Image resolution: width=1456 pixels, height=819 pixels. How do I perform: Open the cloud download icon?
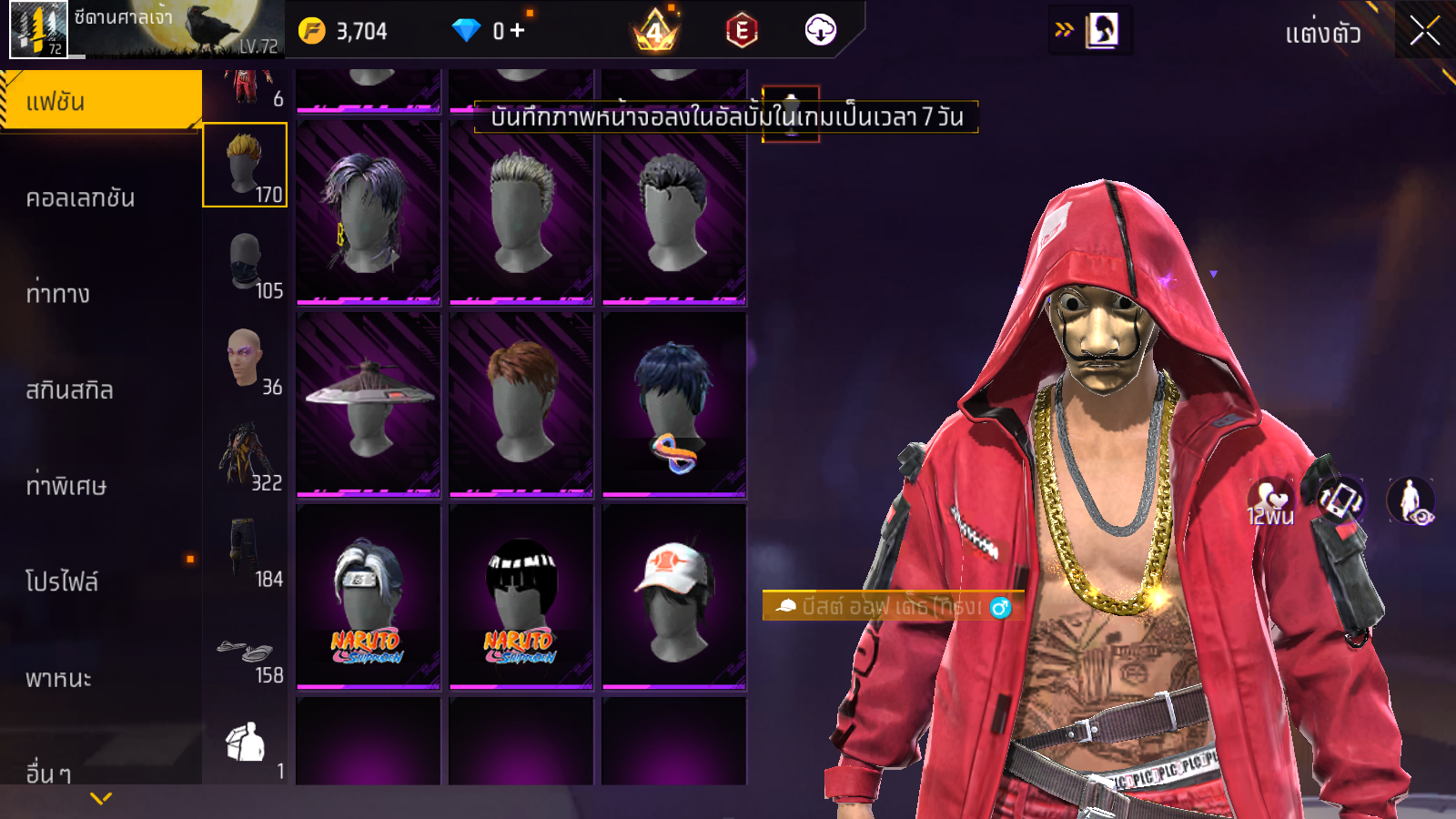[820, 30]
